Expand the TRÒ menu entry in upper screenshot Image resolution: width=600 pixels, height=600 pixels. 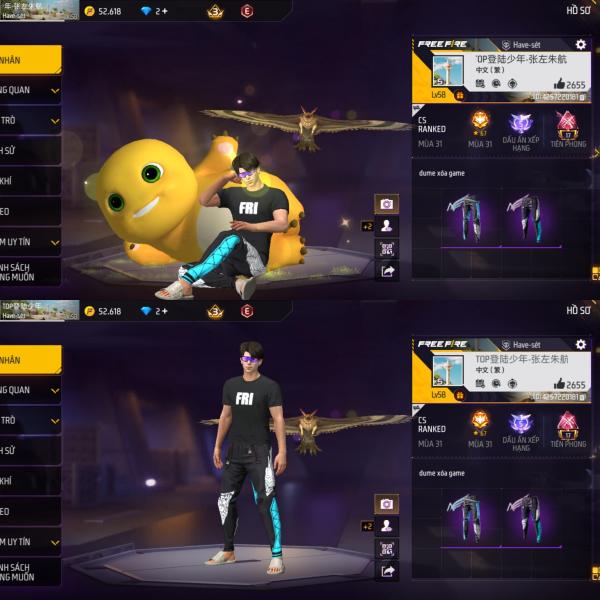[x=30, y=121]
